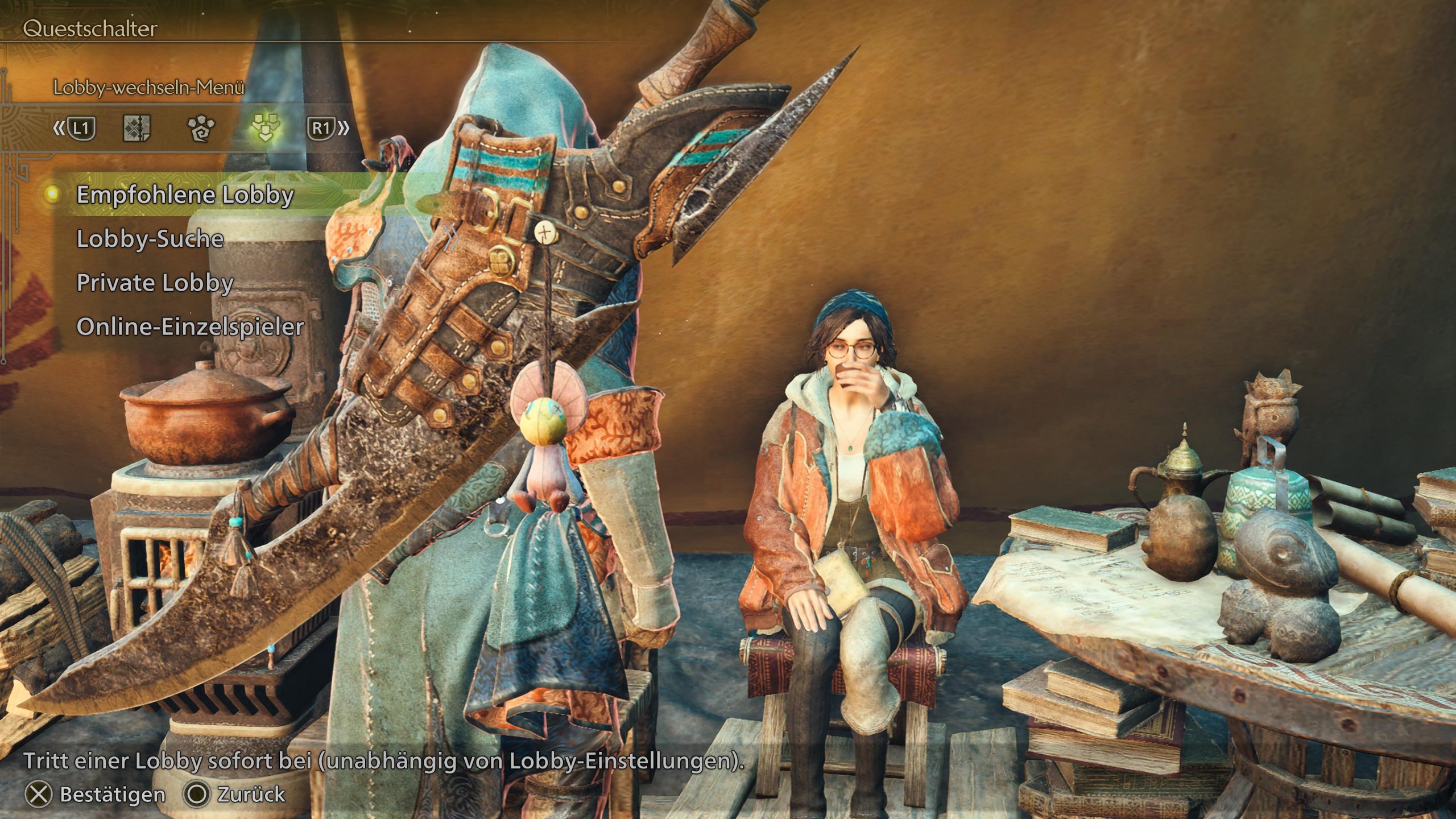This screenshot has width=1456, height=819.
Task: Select the Empfohlene Lobby entry
Action: (x=185, y=195)
